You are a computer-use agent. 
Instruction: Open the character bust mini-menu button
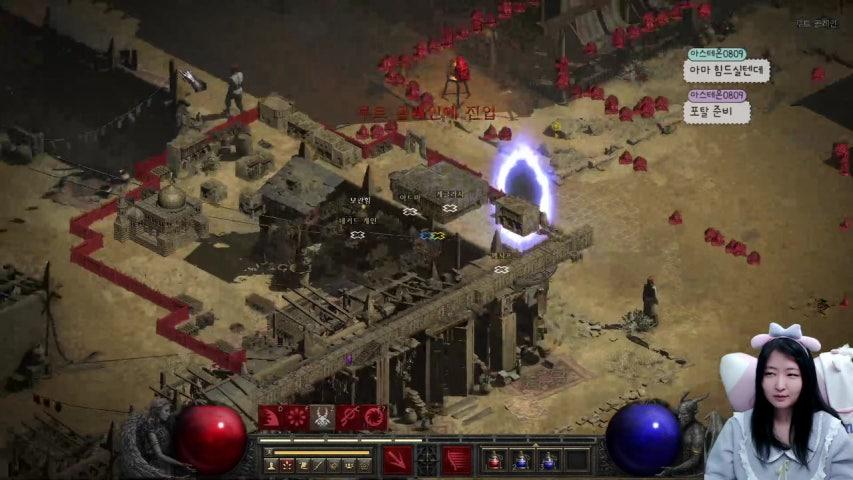[x=272, y=465]
